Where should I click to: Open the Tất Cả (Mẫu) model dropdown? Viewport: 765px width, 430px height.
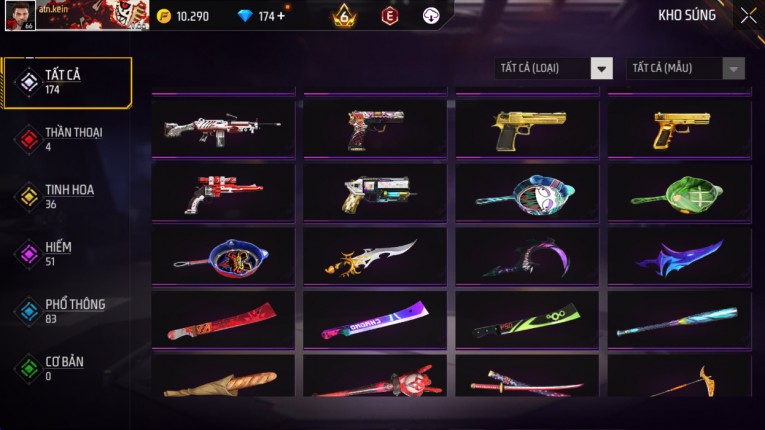686,68
